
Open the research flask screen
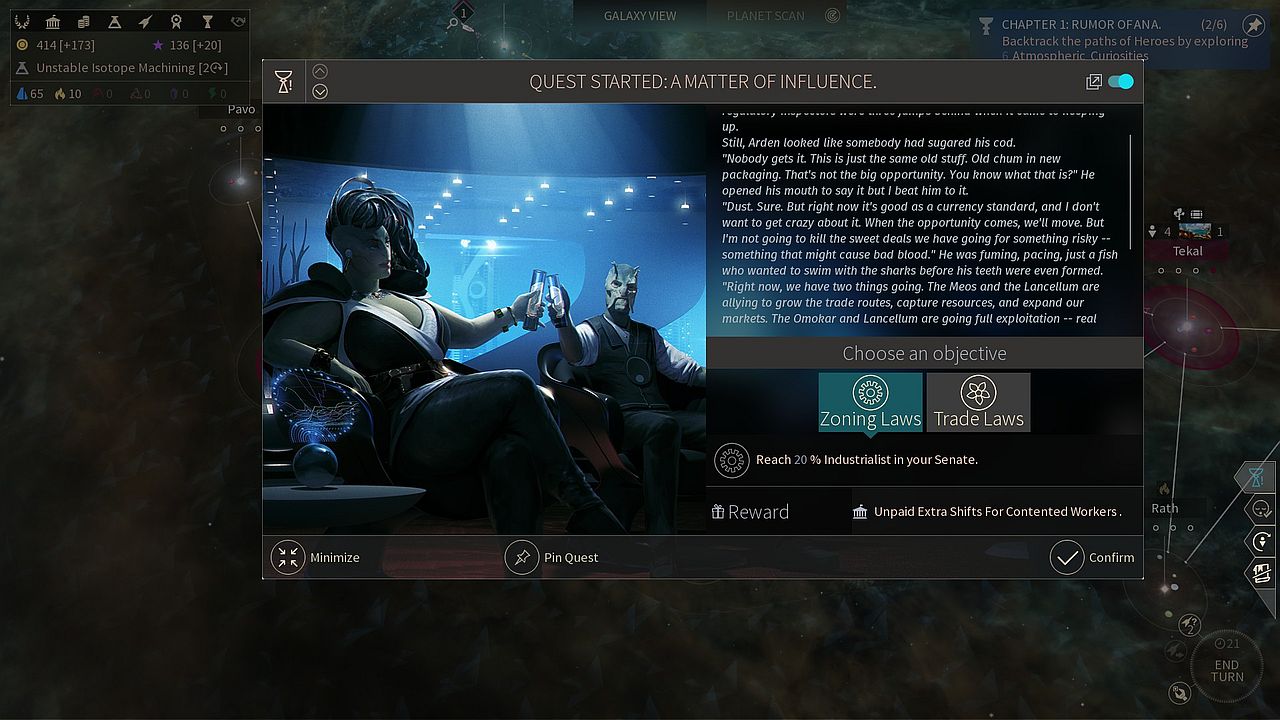coord(115,22)
